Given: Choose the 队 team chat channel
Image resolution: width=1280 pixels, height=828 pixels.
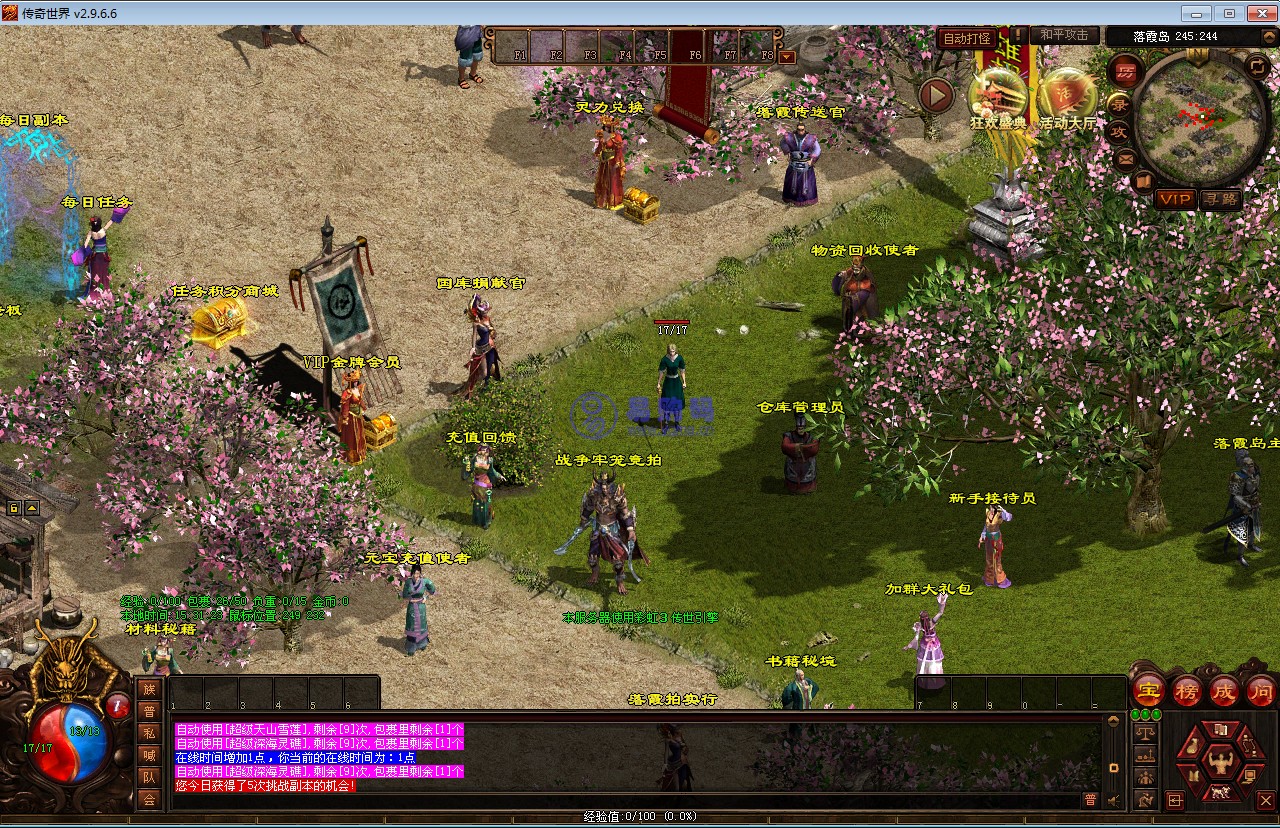Looking at the screenshot, I should tap(149, 777).
